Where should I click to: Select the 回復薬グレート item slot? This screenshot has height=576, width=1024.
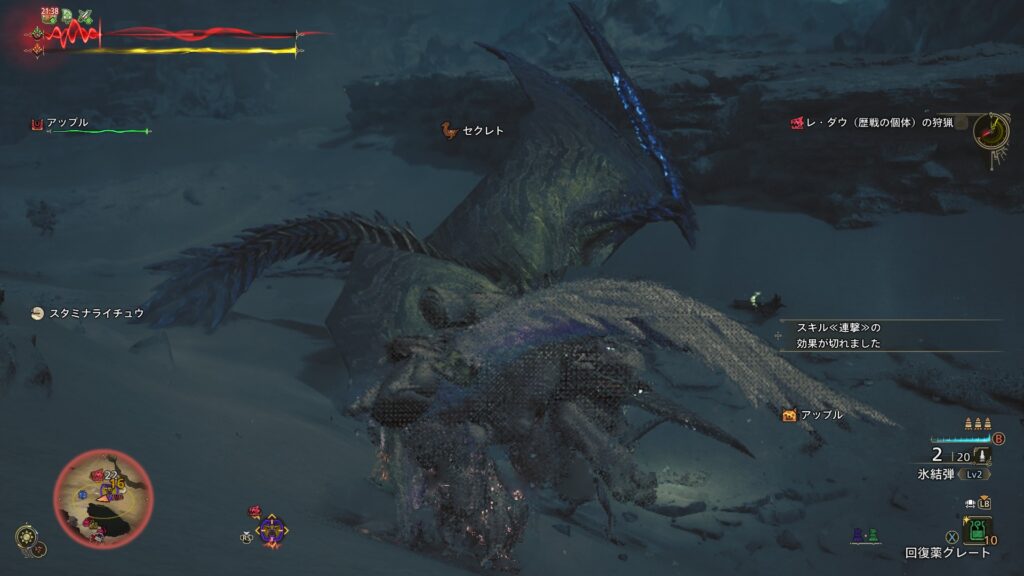click(x=976, y=529)
